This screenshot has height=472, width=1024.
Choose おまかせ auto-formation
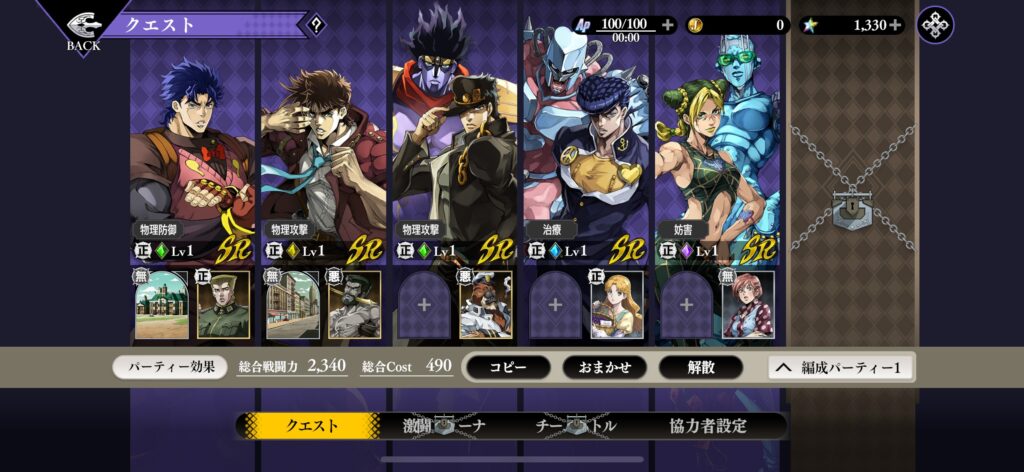[x=605, y=367]
